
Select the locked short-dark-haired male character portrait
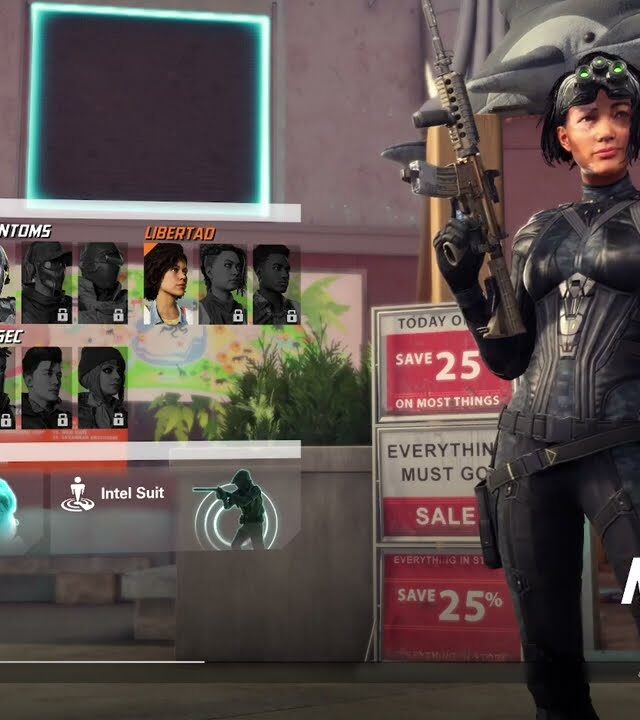(x=47, y=387)
